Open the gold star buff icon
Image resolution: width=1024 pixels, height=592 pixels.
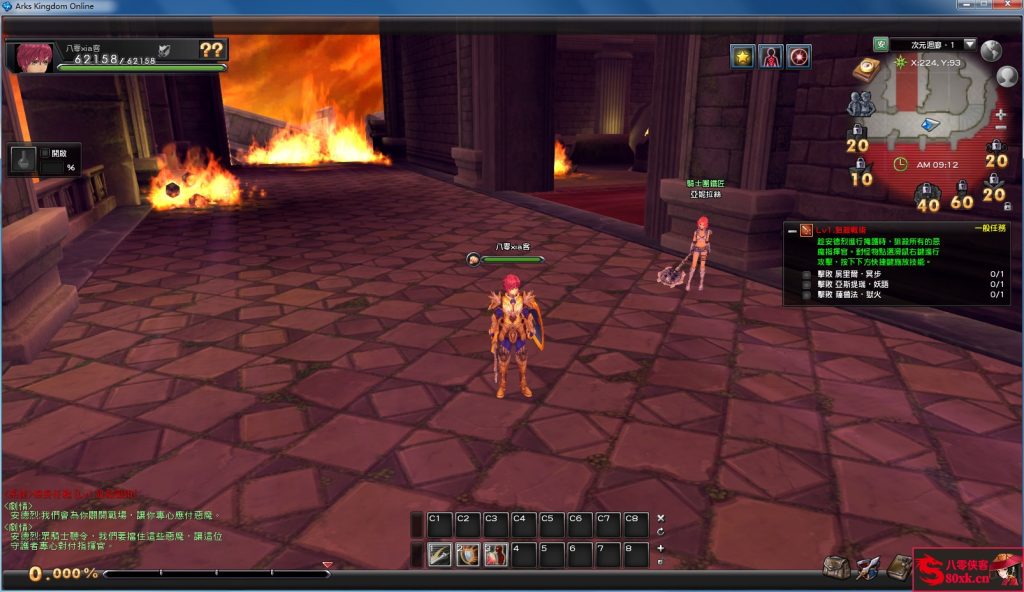tap(742, 56)
